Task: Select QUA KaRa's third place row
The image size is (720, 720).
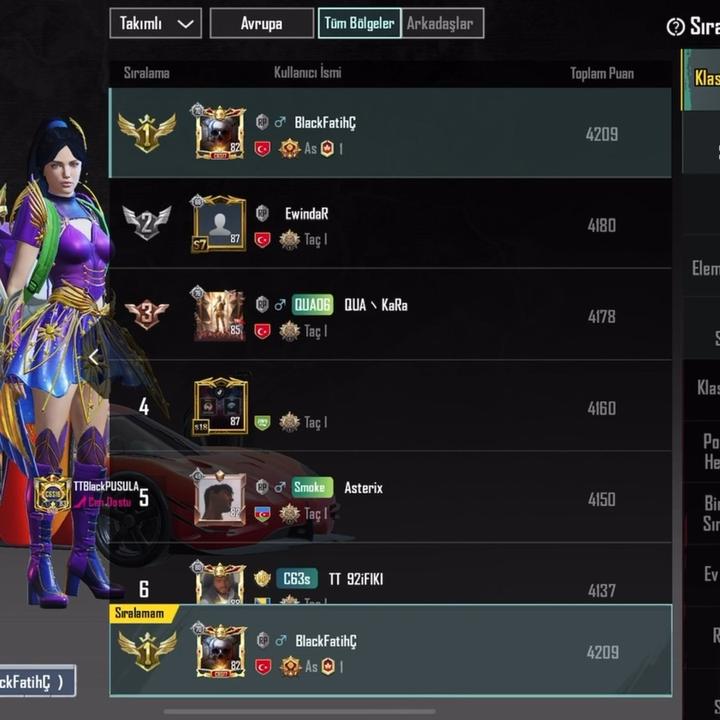Action: (x=420, y=316)
